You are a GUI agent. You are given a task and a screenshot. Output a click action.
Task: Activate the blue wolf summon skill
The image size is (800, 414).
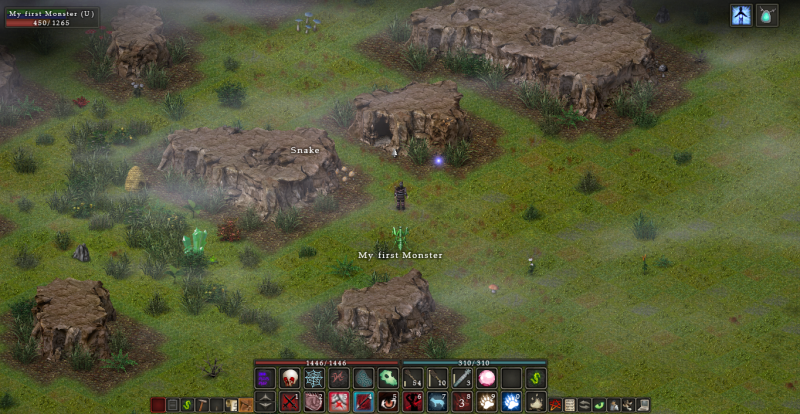(437, 402)
